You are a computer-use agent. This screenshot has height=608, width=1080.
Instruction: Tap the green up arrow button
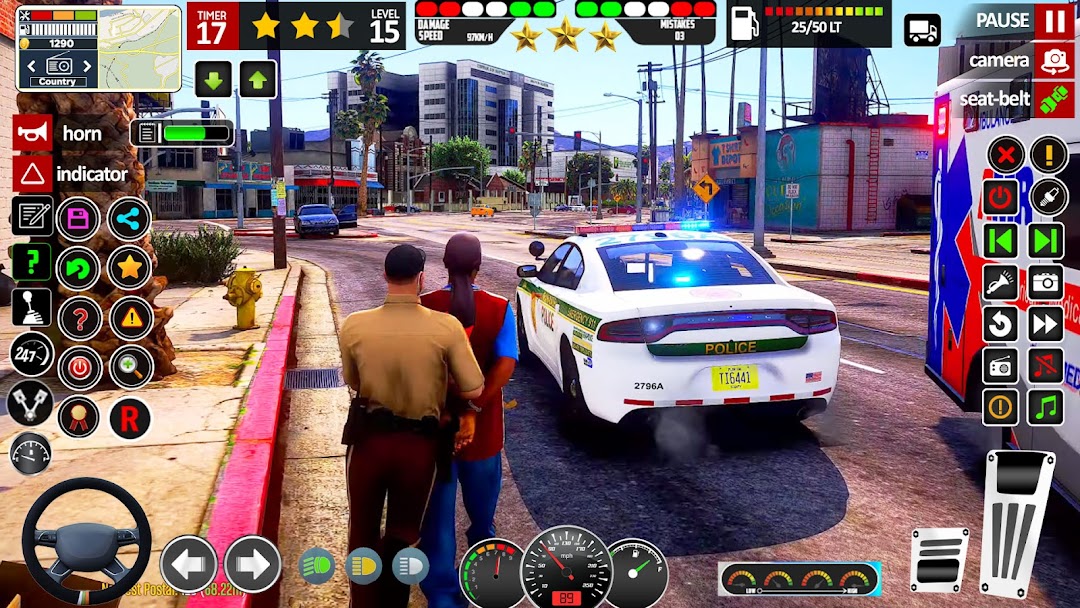tap(257, 79)
